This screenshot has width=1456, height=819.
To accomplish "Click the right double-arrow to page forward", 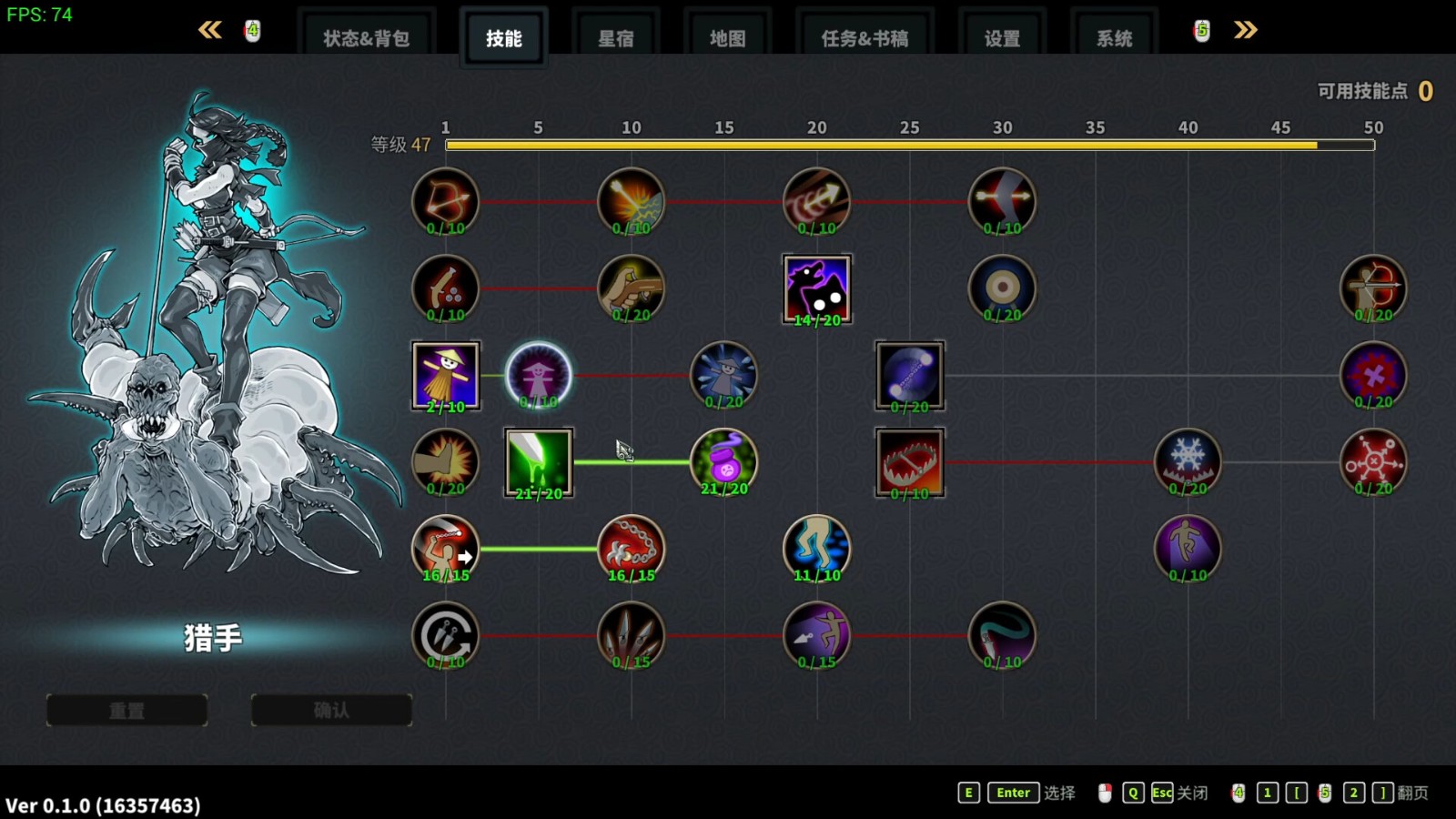I will (1245, 30).
